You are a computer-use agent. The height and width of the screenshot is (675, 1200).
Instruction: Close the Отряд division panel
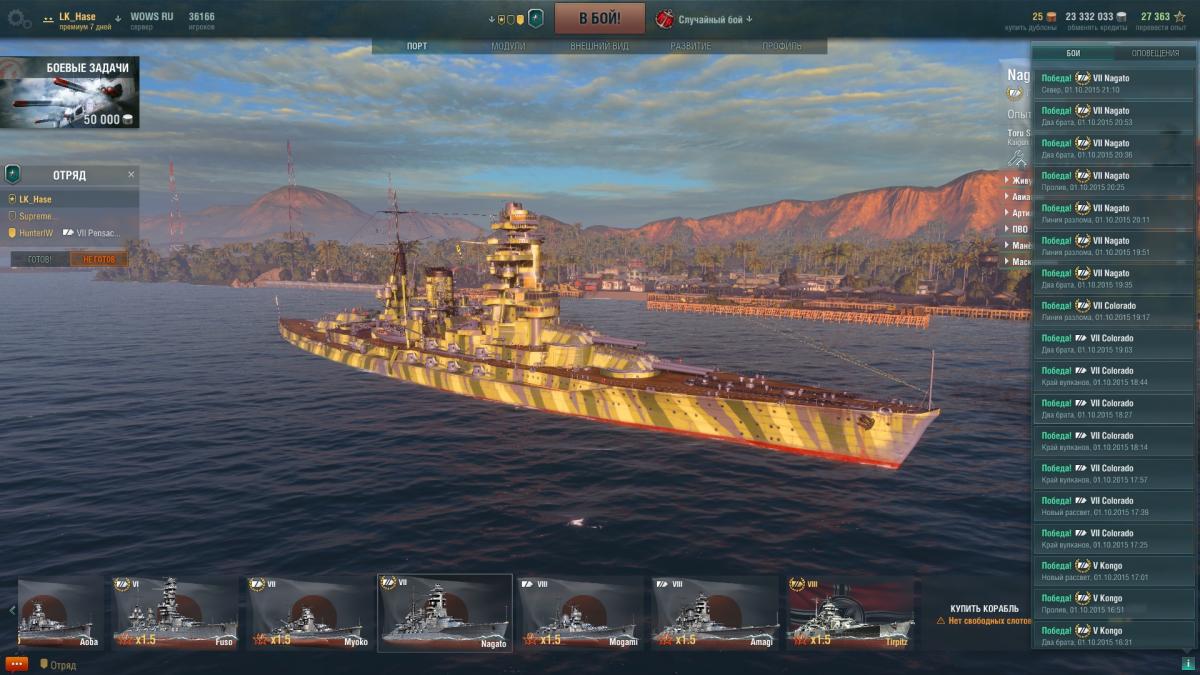(x=131, y=175)
